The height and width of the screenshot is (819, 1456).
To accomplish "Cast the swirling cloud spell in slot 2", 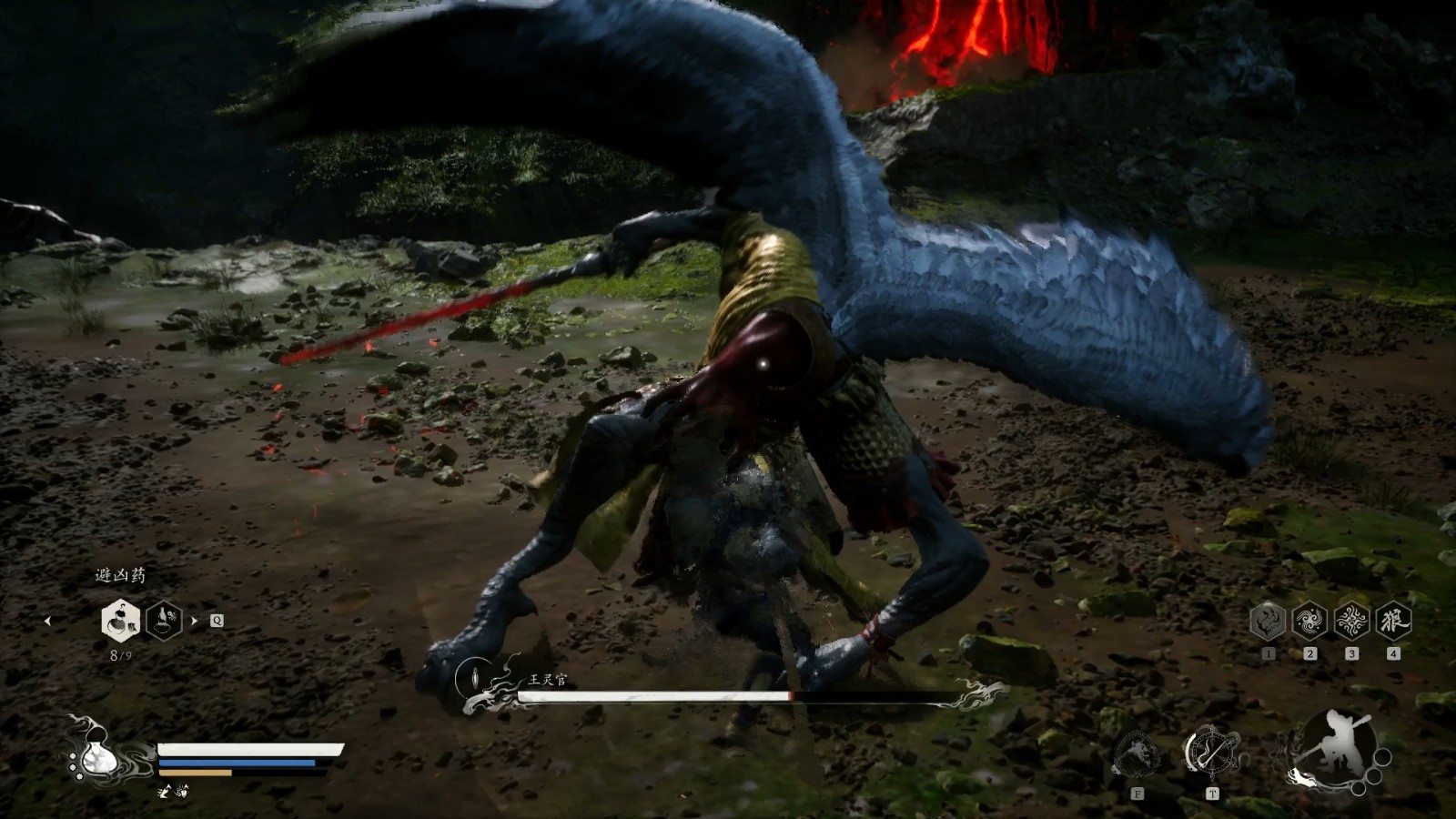I will click(x=1309, y=622).
